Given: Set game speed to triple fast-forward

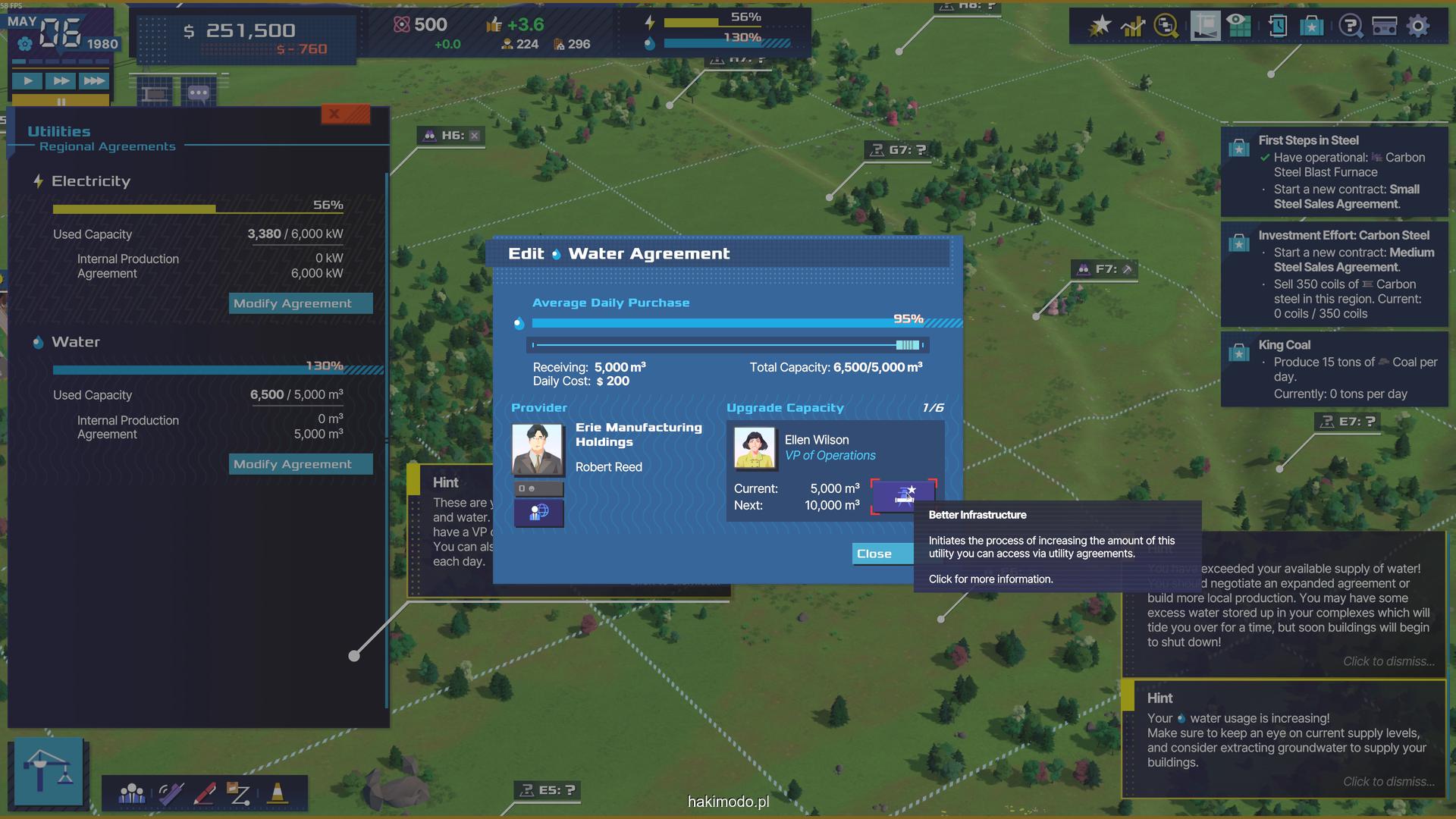Looking at the screenshot, I should 94,80.
